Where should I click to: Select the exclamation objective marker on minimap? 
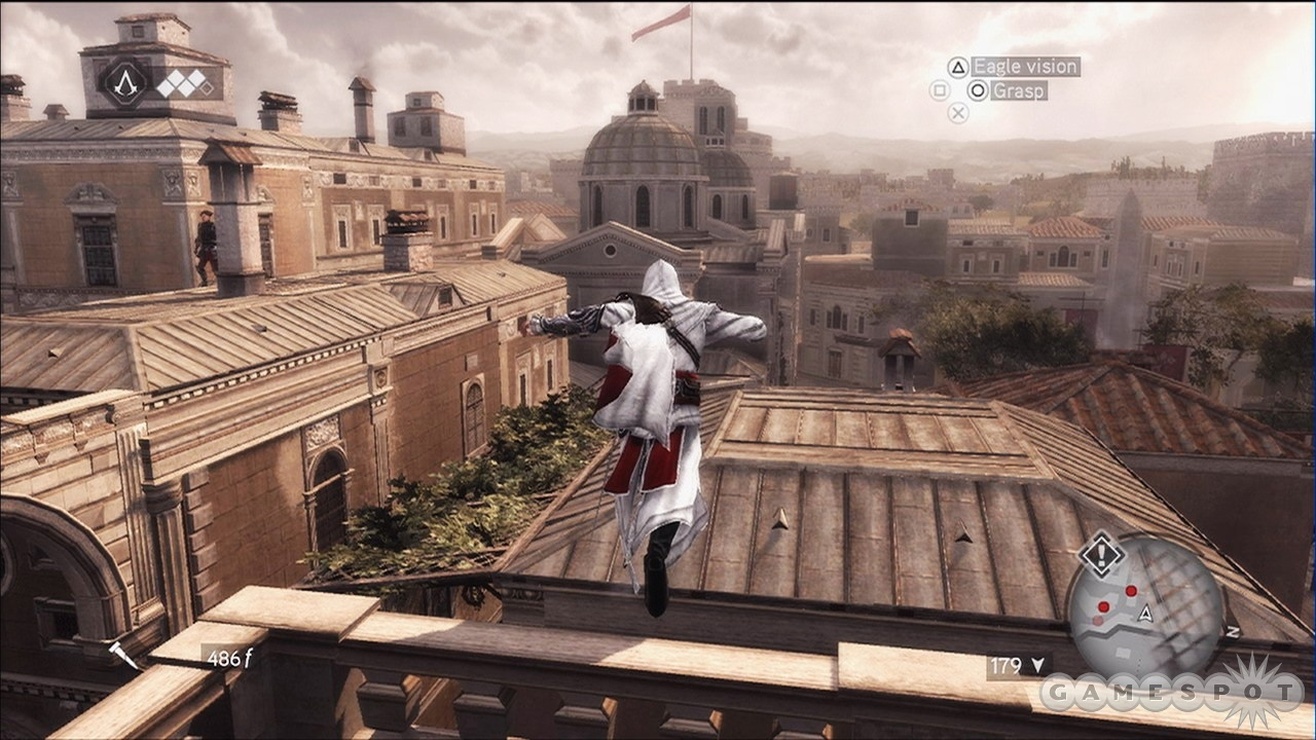[x=1101, y=555]
